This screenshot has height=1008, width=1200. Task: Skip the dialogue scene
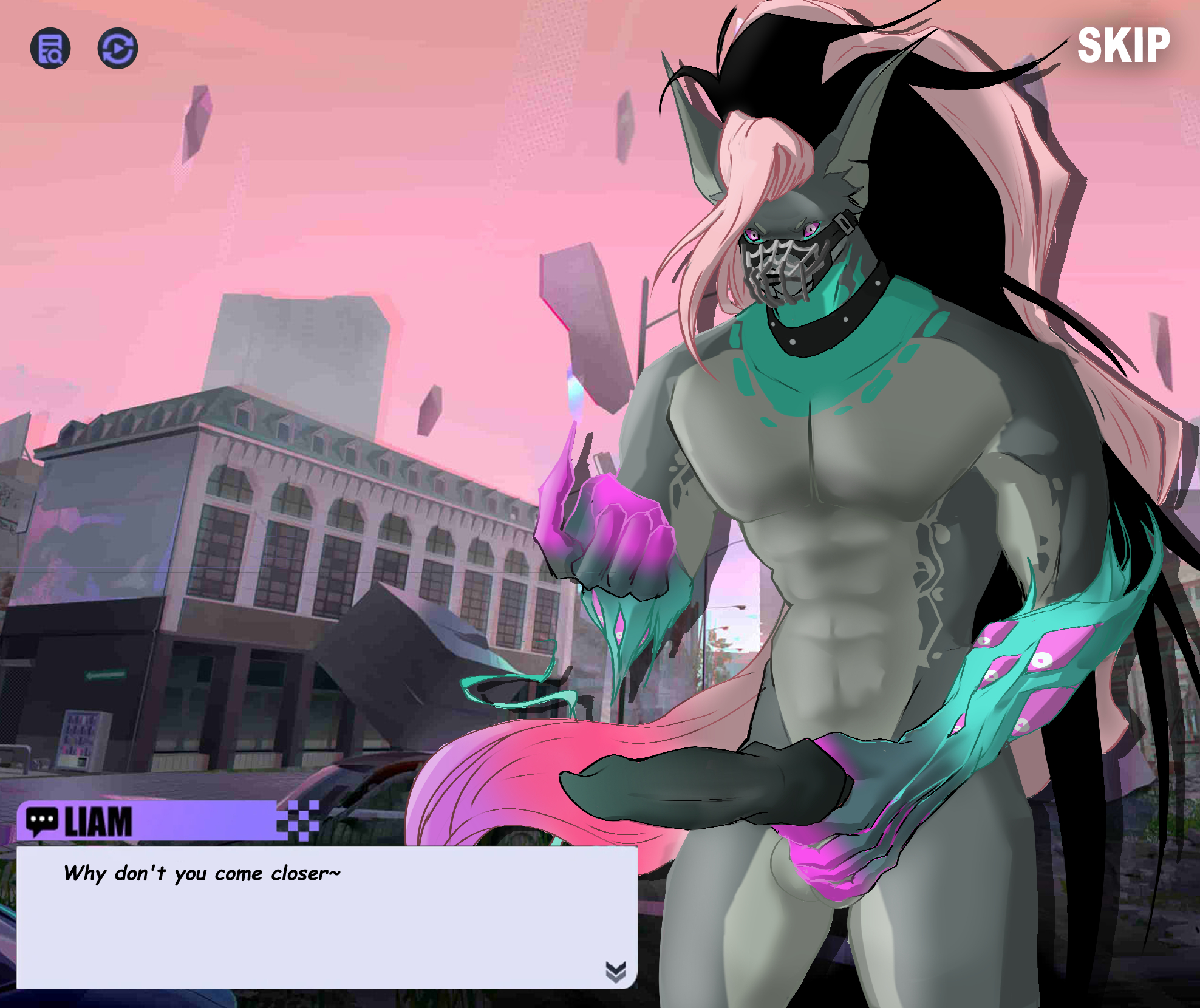(x=1123, y=46)
